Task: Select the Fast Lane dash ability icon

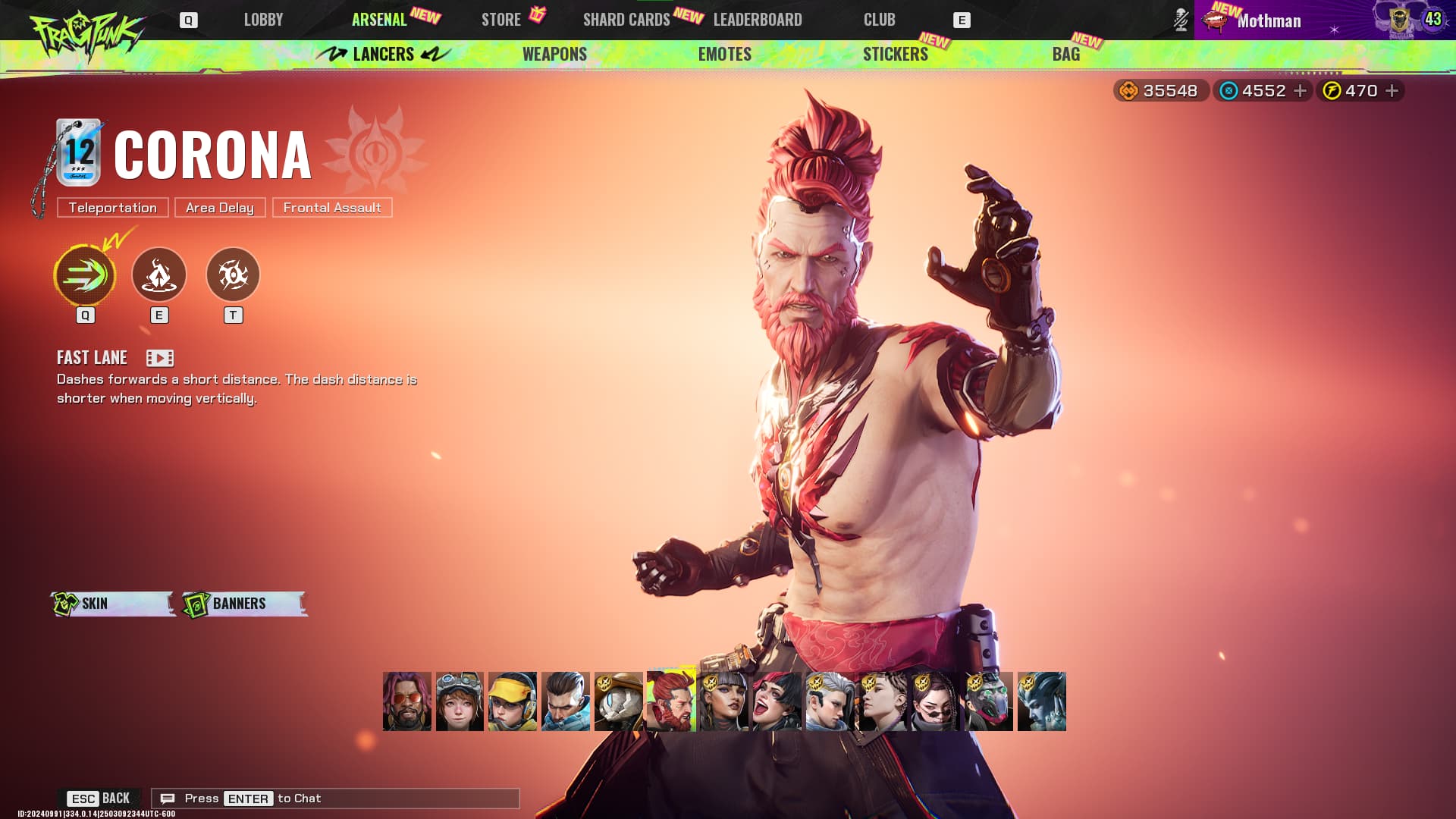Action: (x=85, y=275)
